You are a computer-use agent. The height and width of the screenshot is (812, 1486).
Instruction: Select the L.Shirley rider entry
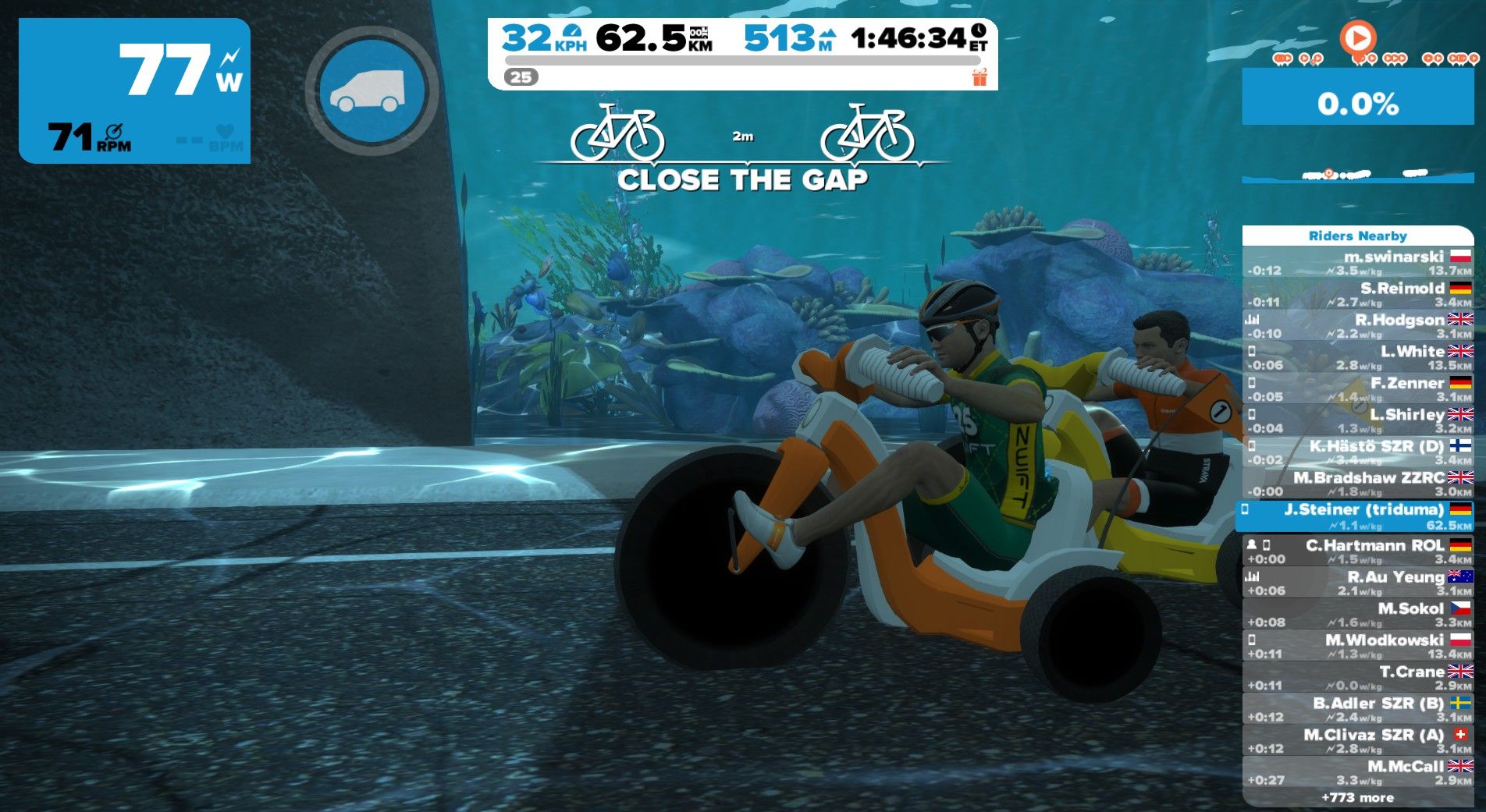[x=1357, y=420]
